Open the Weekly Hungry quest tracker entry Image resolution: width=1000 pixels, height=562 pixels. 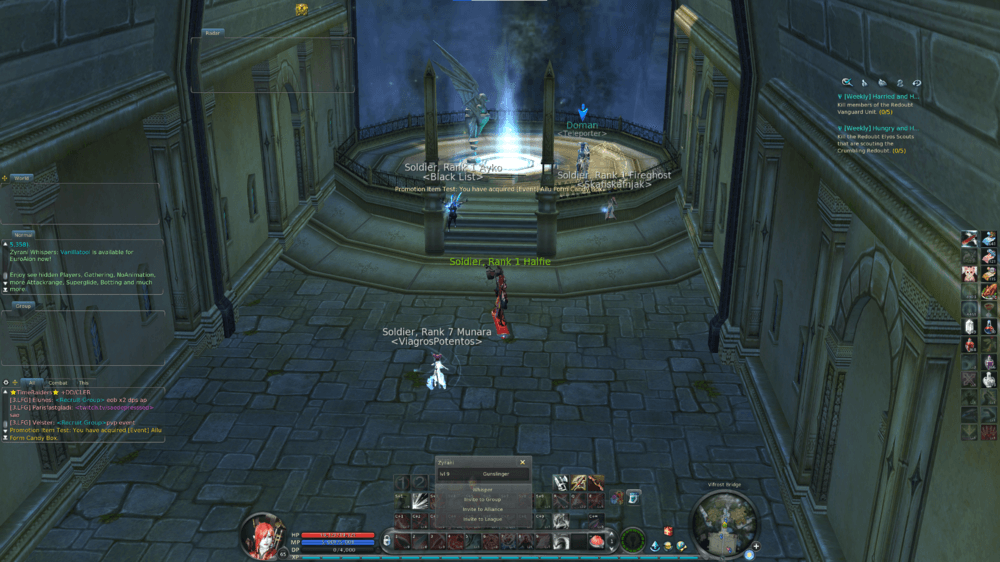(876, 128)
